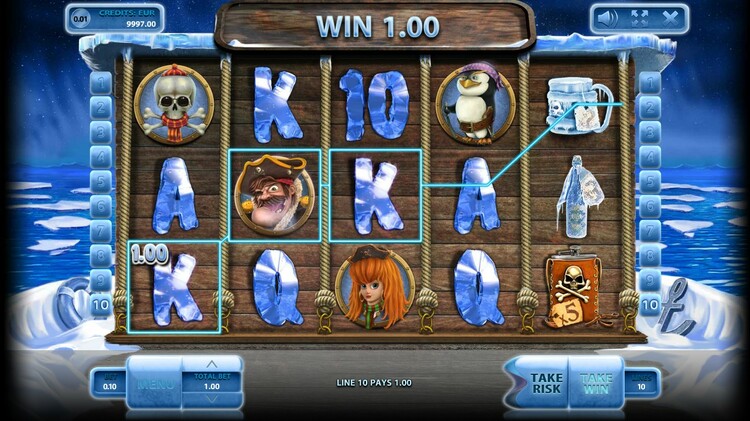750x421 pixels.
Task: Close the game with the X icon
Action: [x=670, y=18]
